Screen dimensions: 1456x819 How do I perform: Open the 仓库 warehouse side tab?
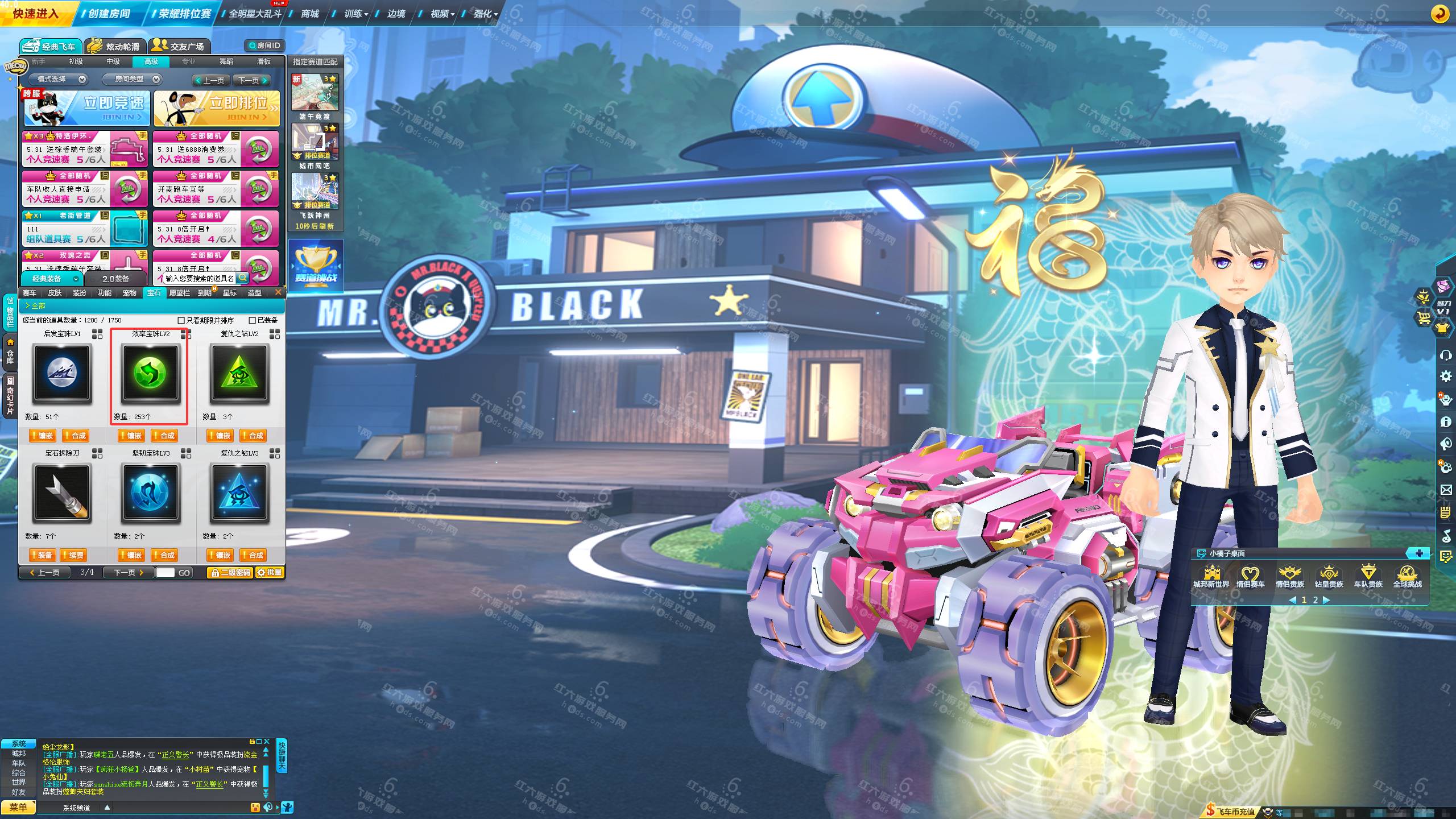point(10,350)
